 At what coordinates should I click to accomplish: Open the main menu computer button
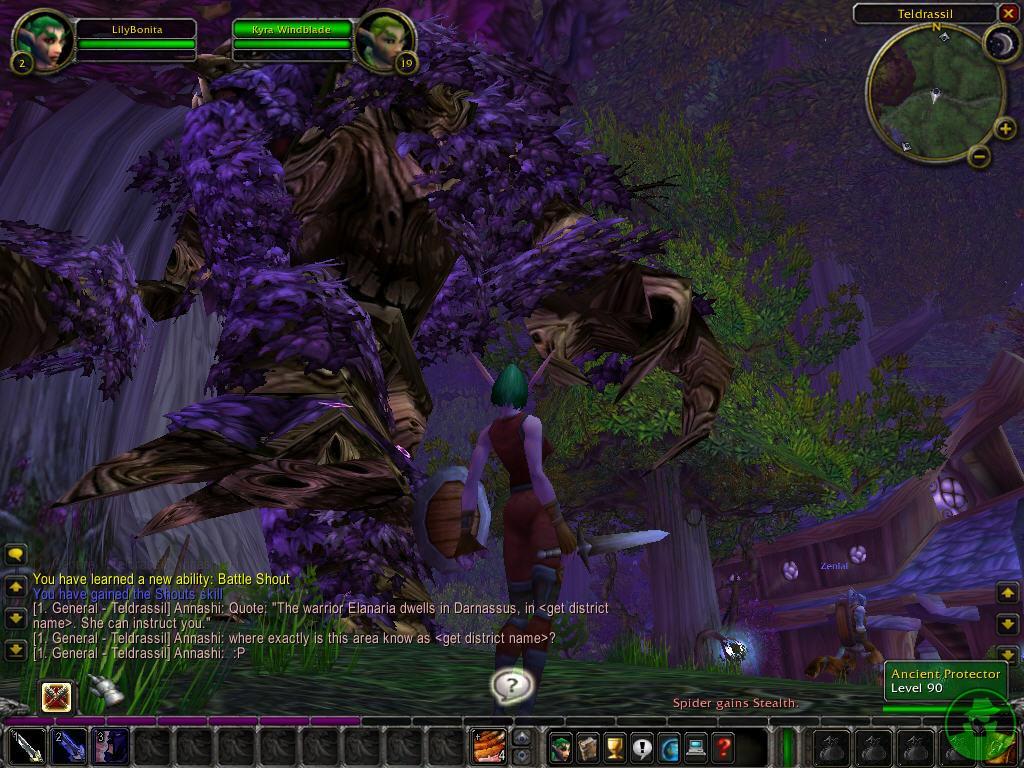point(696,747)
